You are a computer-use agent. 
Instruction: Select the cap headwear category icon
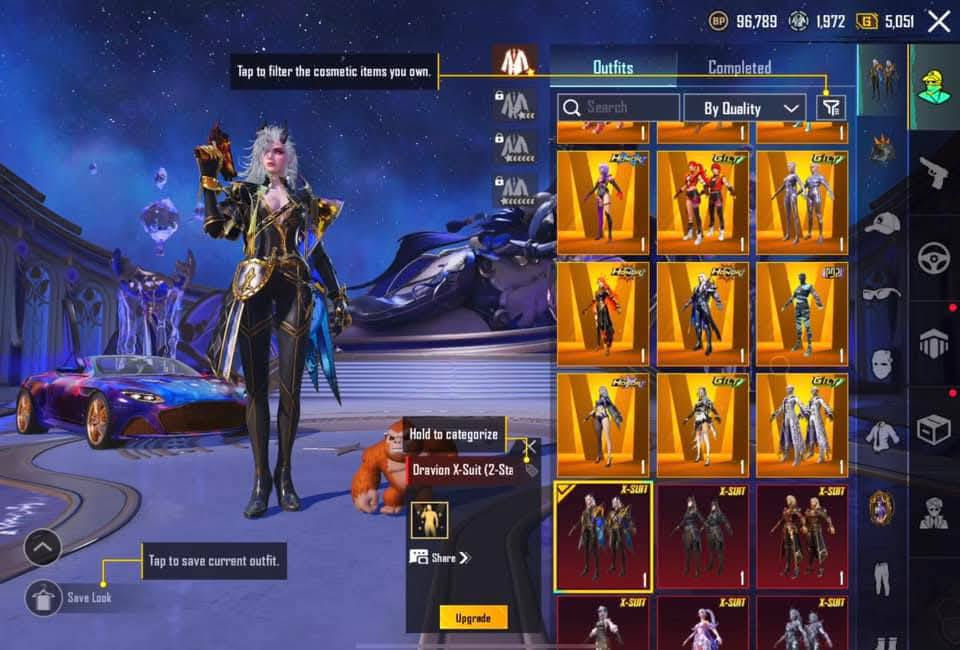pos(882,223)
